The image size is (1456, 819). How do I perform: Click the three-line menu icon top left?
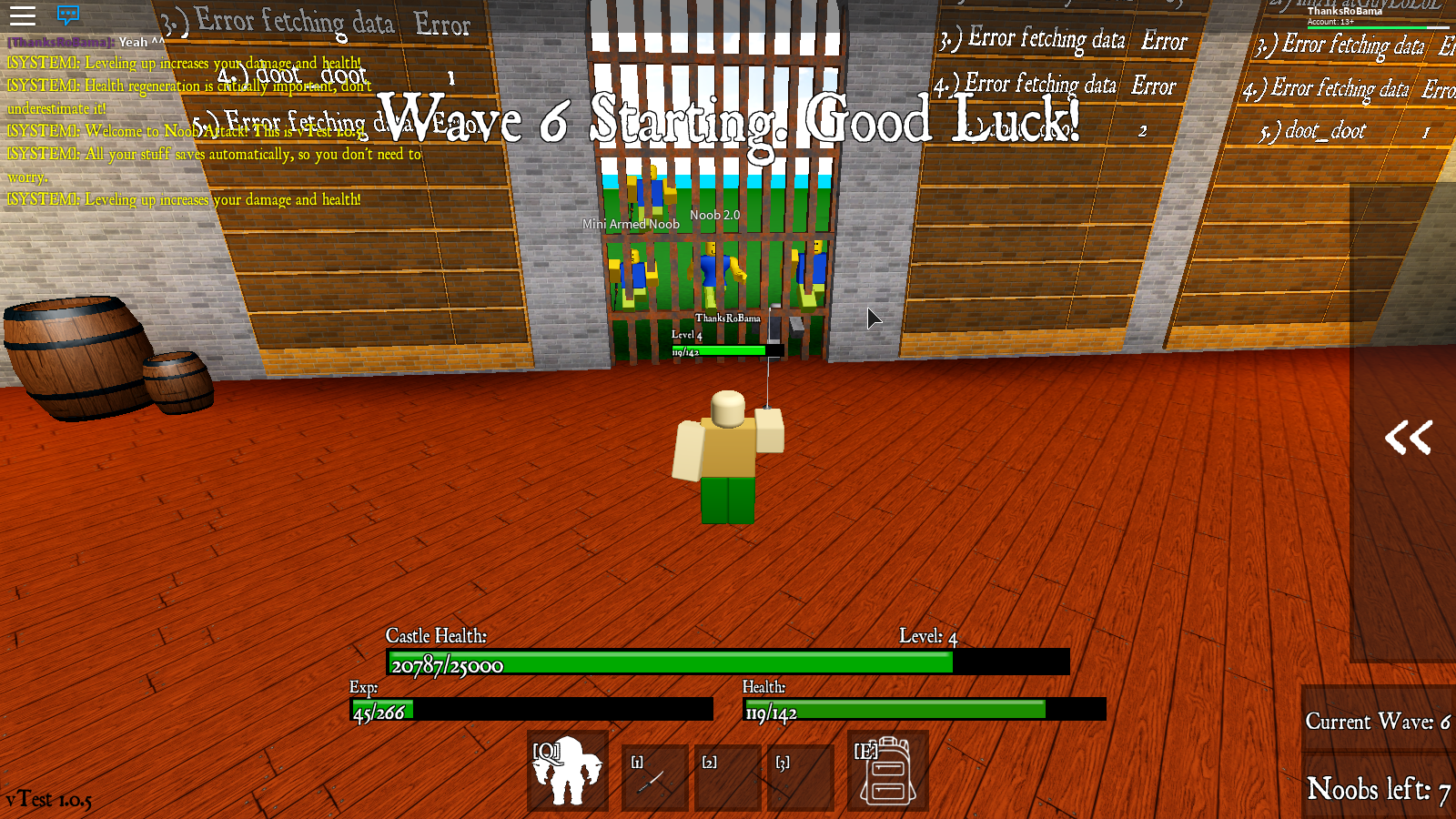click(x=23, y=15)
